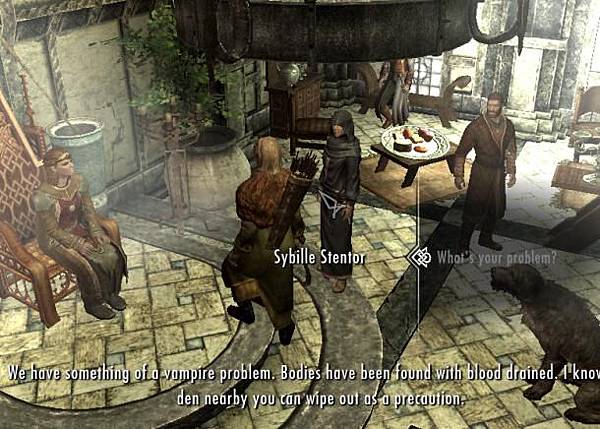Choose the "What's your problem?" dialogue reply

point(496,257)
